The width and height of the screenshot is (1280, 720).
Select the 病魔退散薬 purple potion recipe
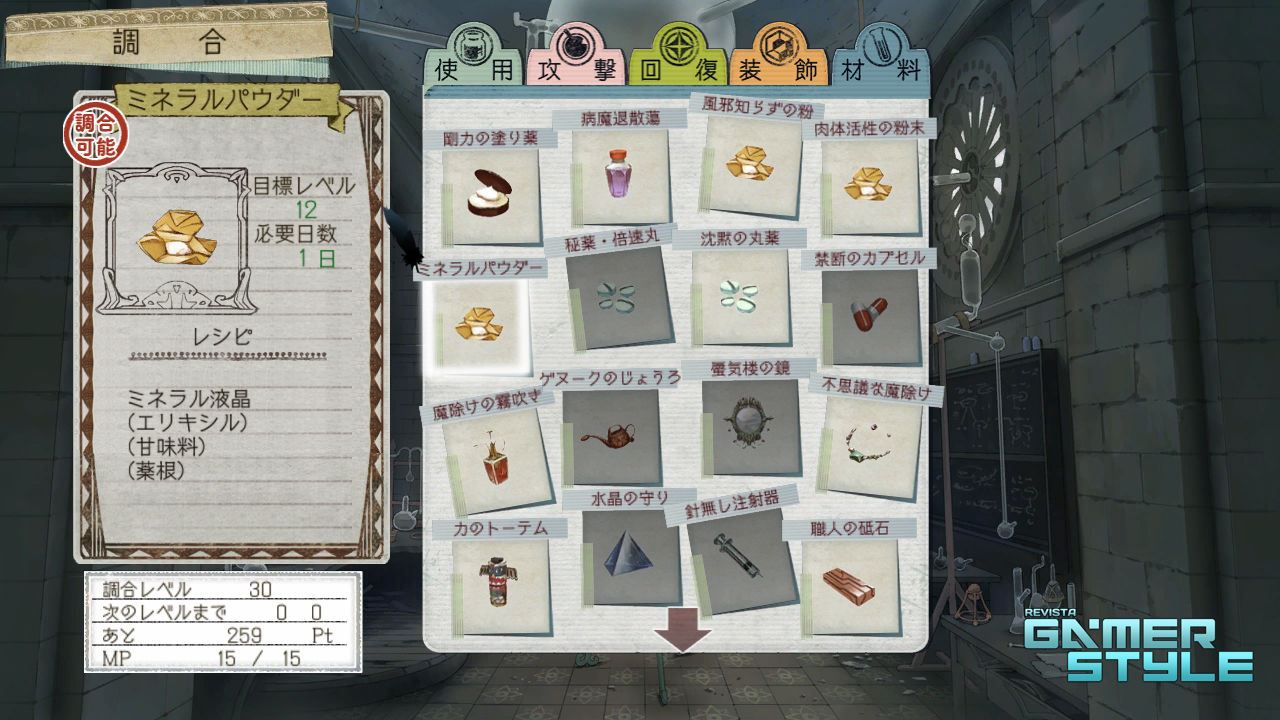(x=620, y=176)
